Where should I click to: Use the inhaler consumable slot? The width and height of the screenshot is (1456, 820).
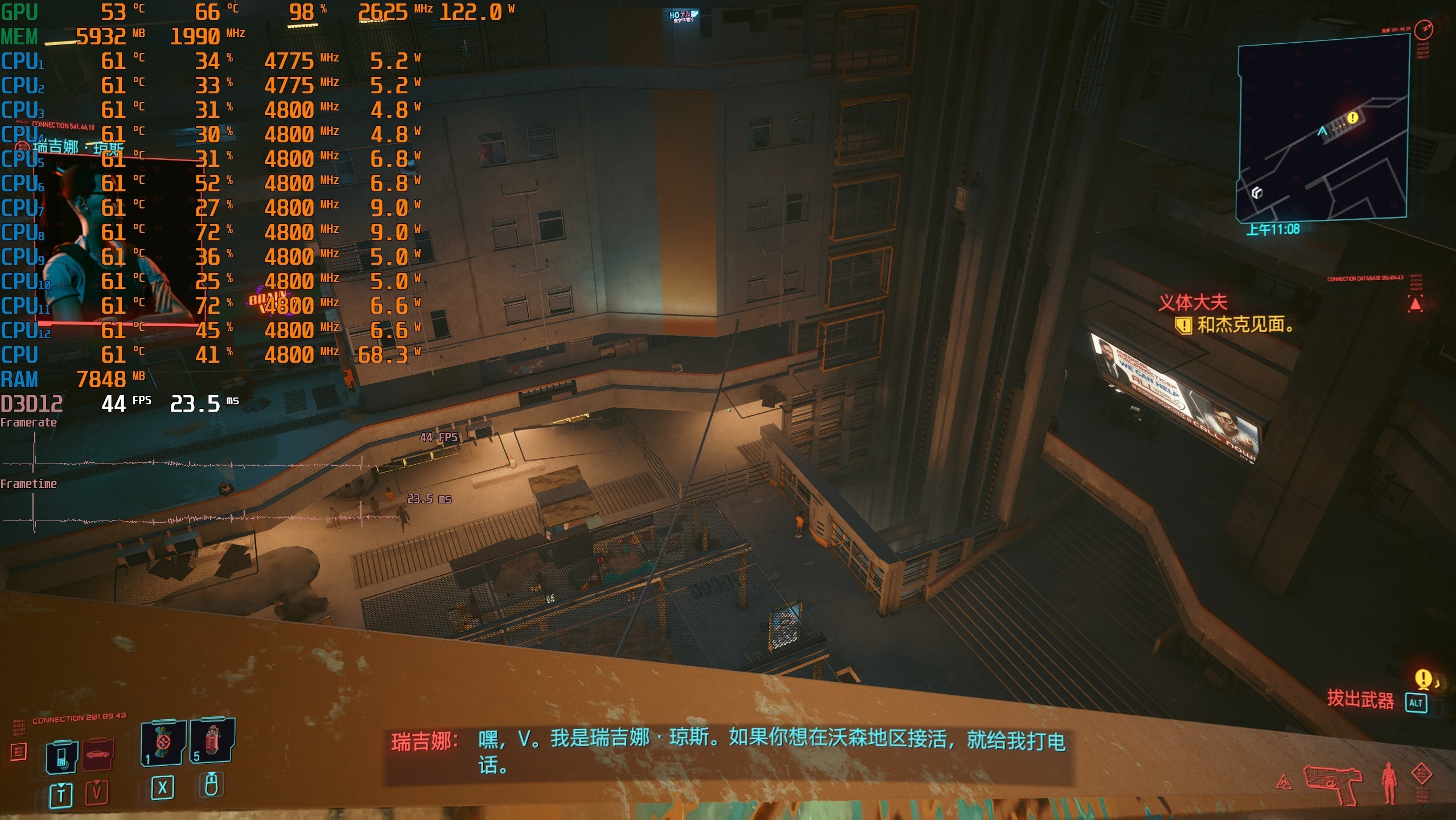(x=163, y=743)
